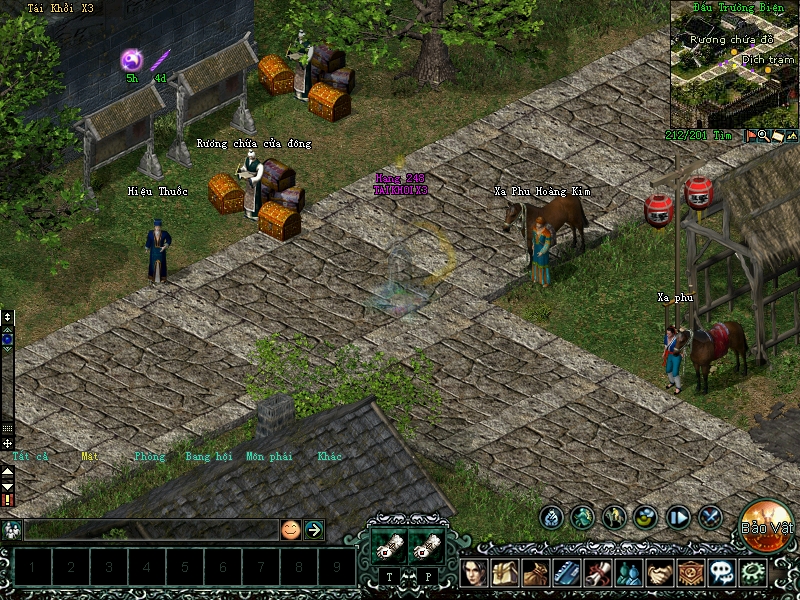Click the skull speech-bubble icon

tap(721, 573)
